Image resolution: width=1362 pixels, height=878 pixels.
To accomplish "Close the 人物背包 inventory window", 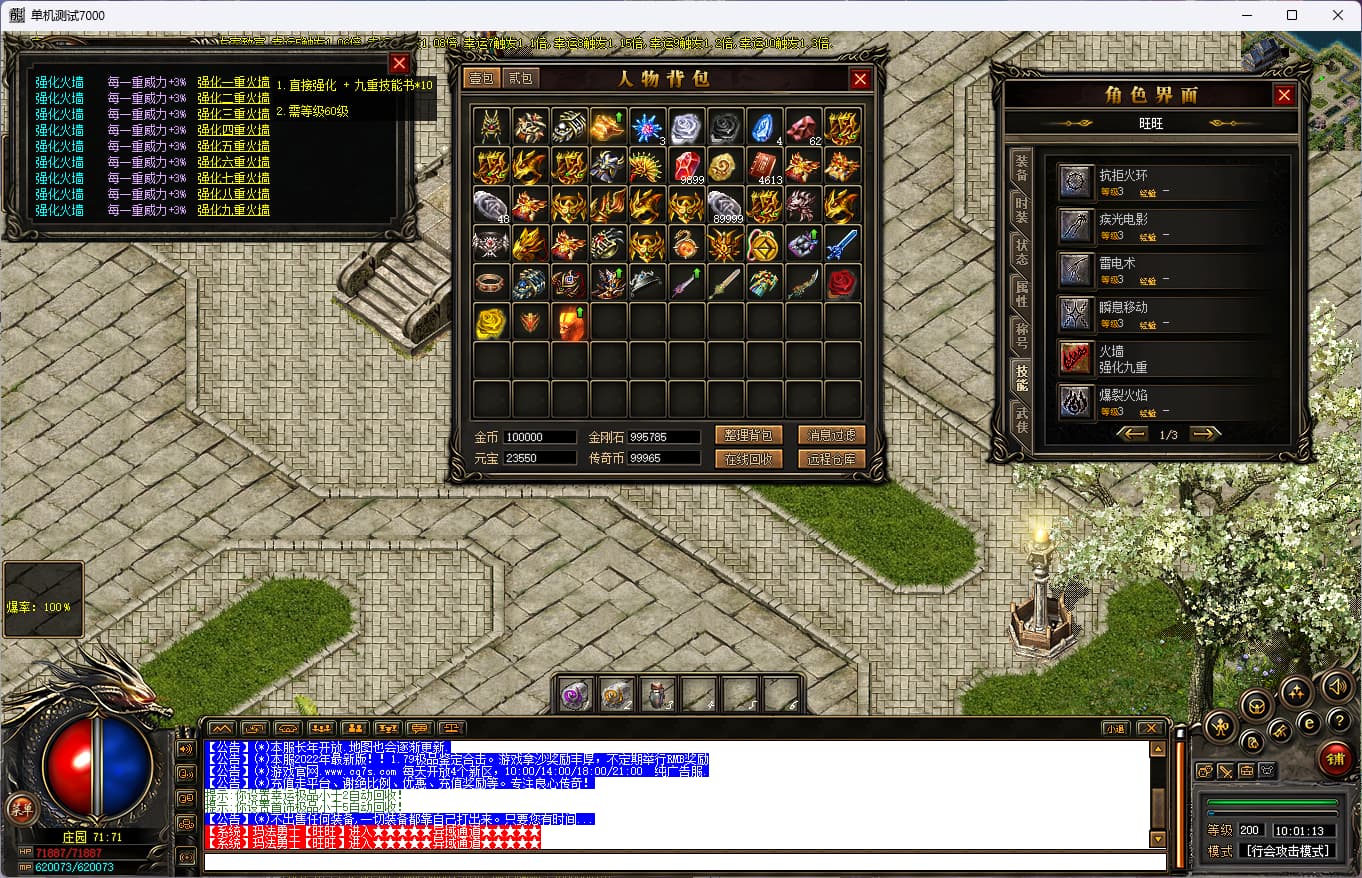I will point(860,79).
